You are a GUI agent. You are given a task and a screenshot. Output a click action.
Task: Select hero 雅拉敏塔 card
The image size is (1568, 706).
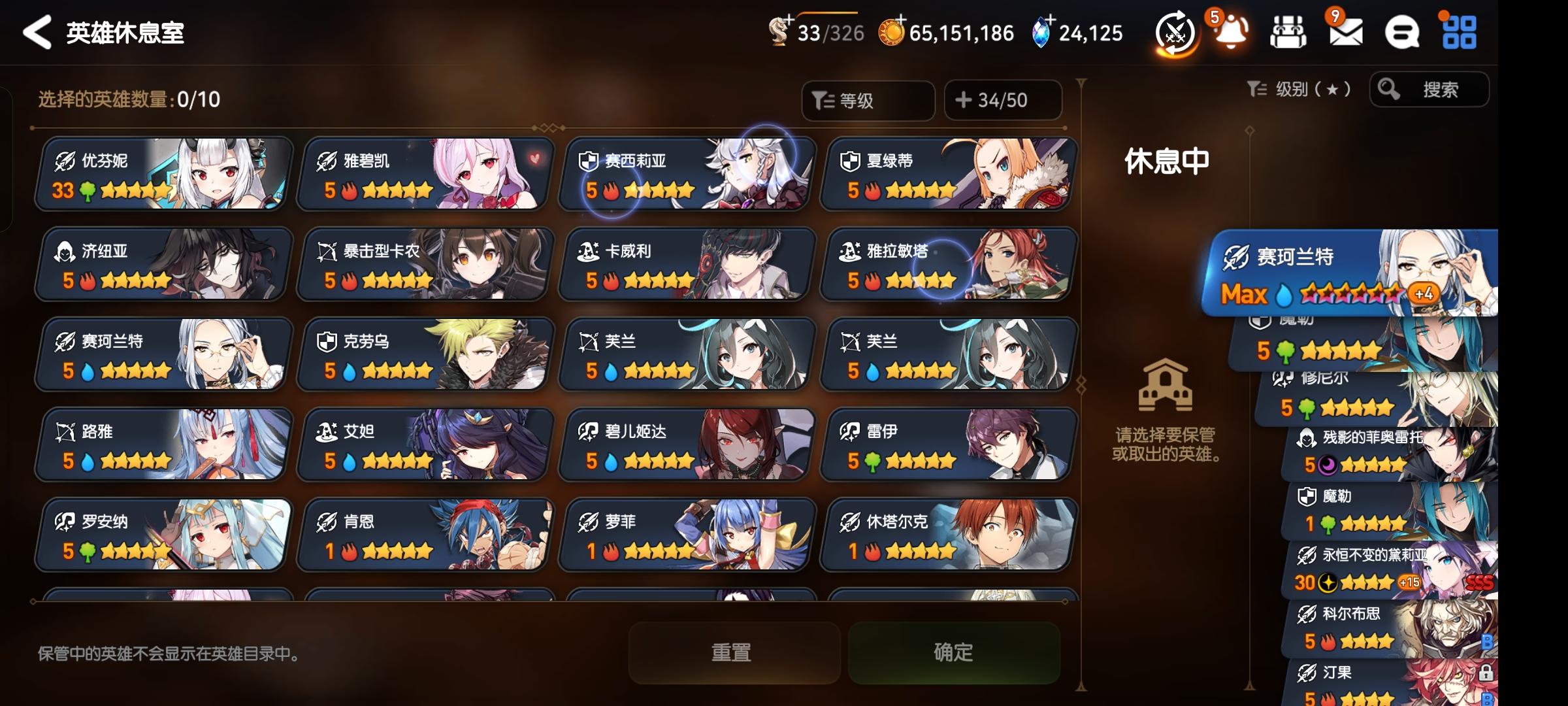pos(947,265)
